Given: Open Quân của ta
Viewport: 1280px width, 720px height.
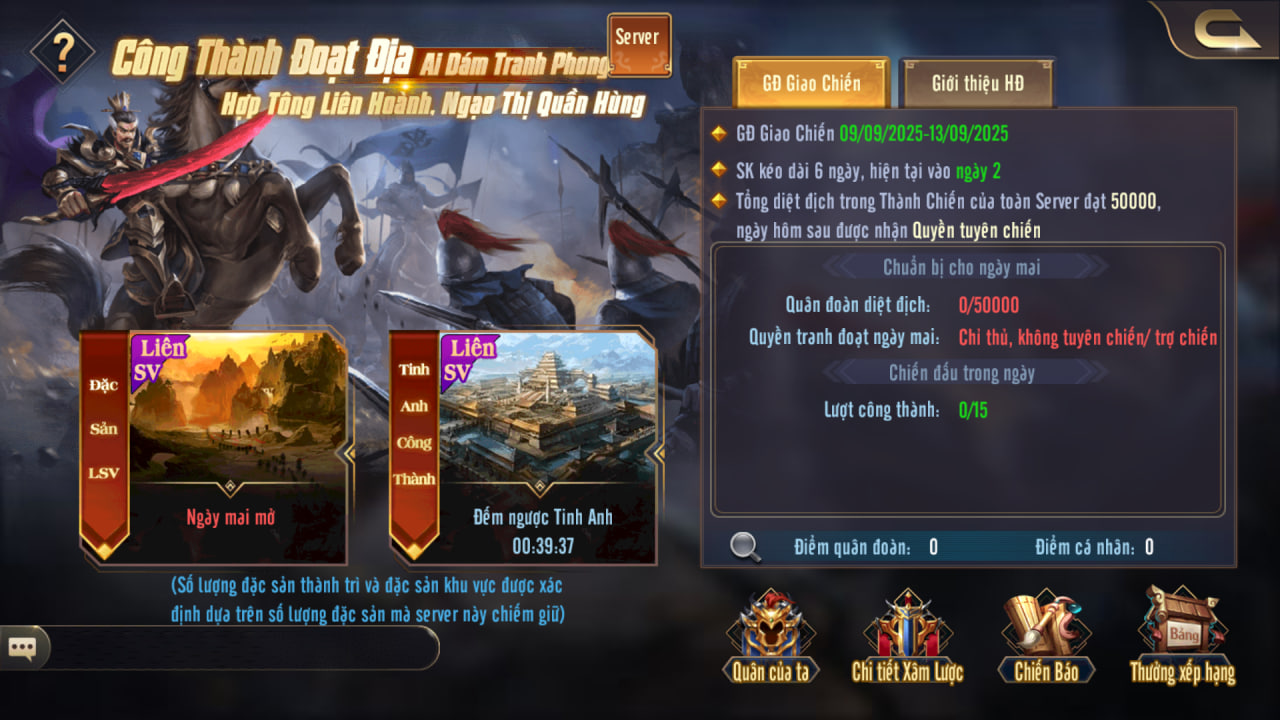Looking at the screenshot, I should point(770,638).
